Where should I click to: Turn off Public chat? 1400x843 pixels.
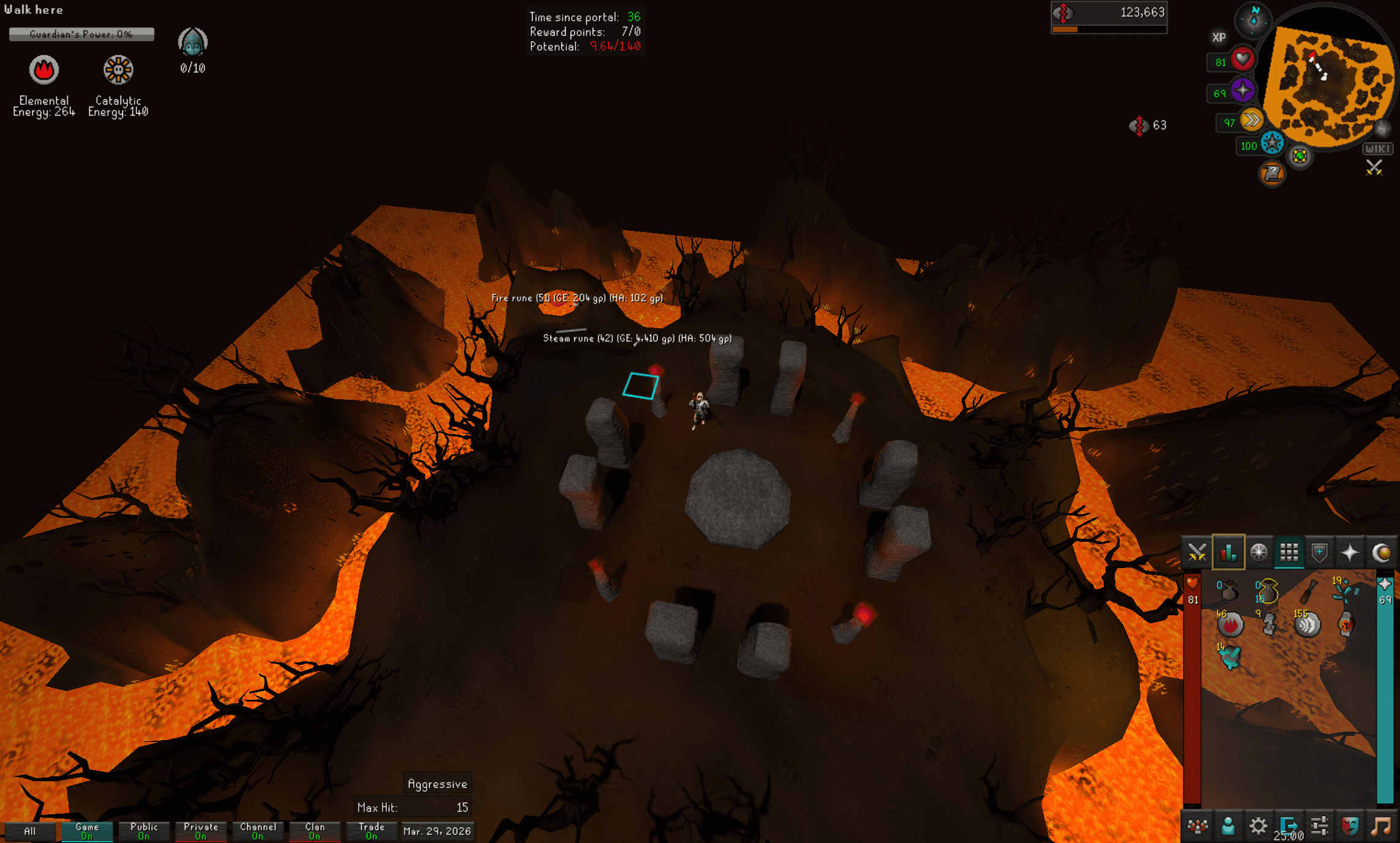(144, 831)
